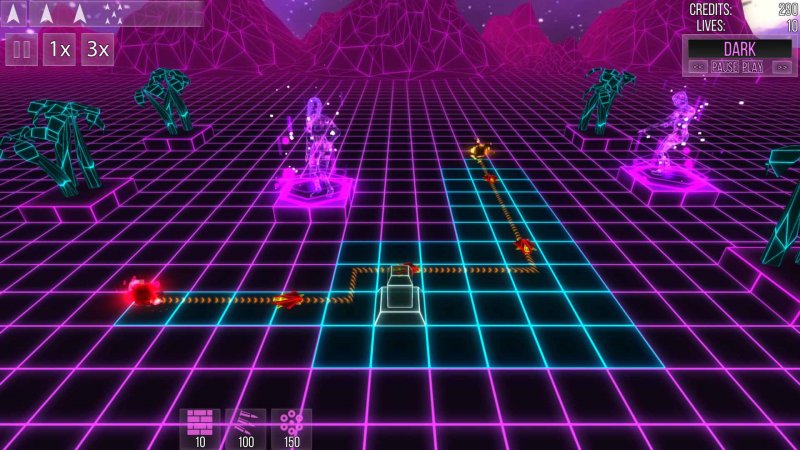
Task: Skip to the next music track
Action: [x=780, y=67]
